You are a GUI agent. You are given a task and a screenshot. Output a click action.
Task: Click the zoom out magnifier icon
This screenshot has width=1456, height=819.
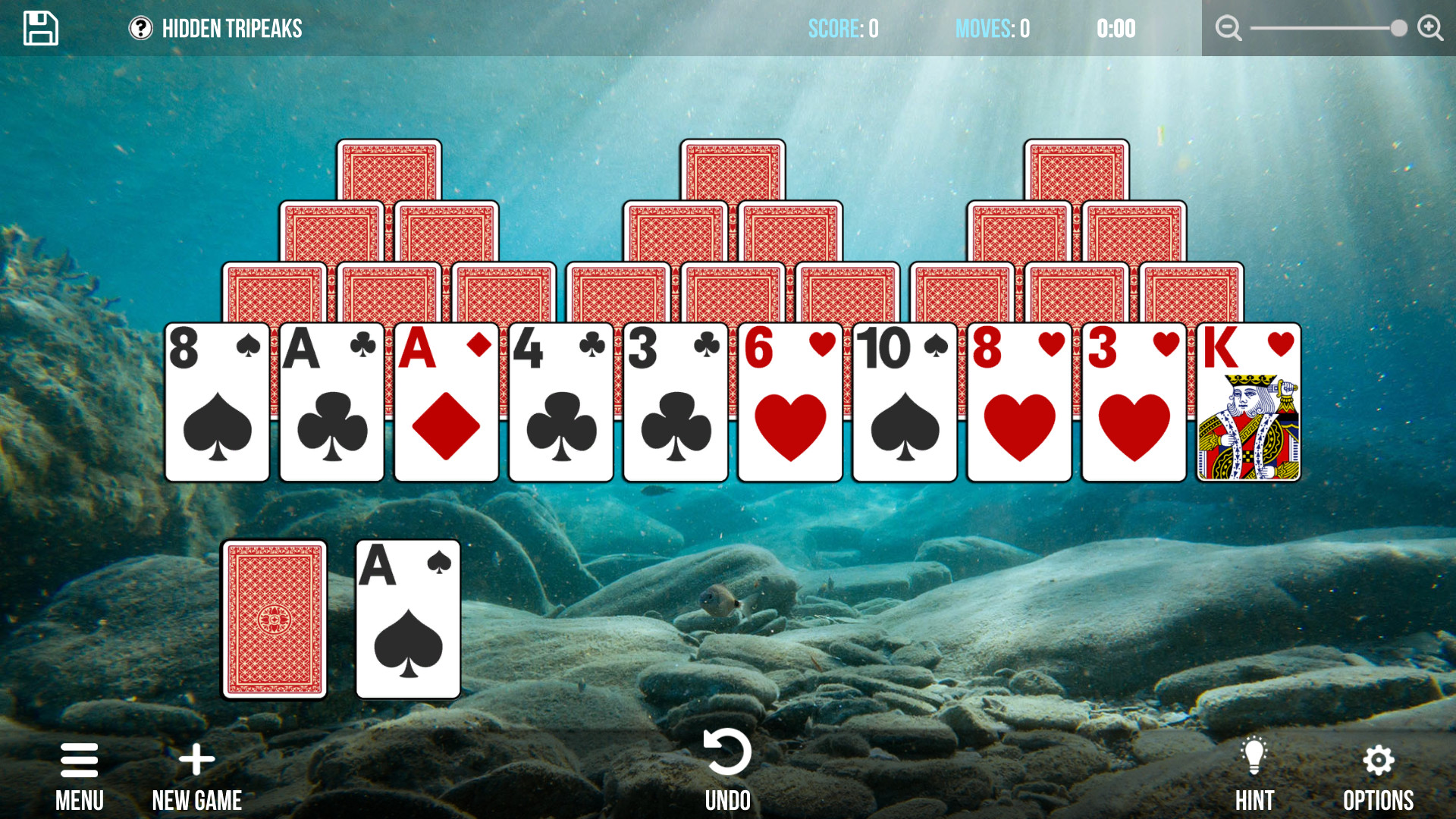(1228, 27)
